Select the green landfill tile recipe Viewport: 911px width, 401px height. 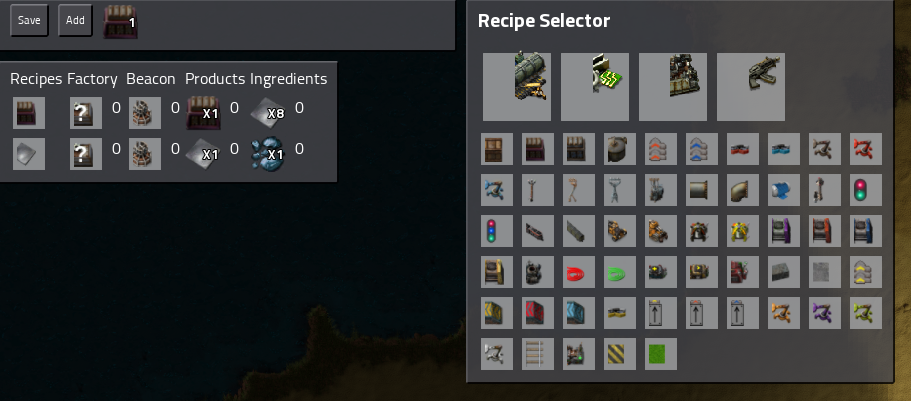coord(661,354)
